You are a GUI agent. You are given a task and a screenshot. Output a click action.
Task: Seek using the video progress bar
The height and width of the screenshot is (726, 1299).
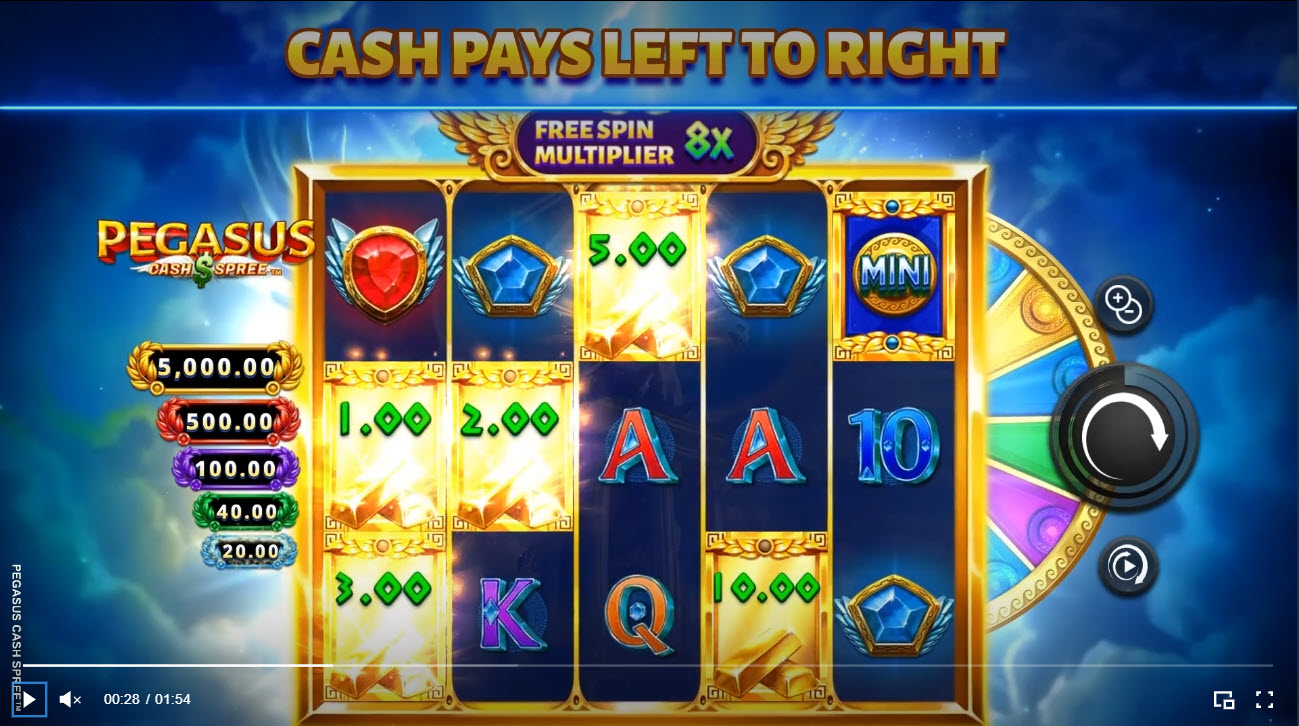[650, 664]
